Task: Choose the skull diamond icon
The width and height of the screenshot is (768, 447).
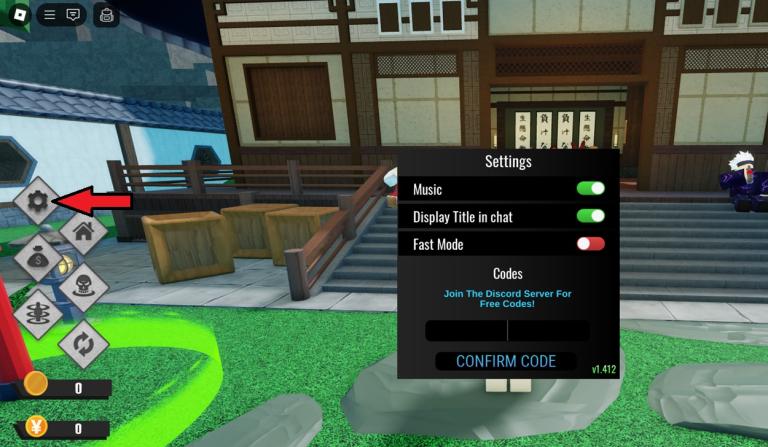Action: click(83, 287)
